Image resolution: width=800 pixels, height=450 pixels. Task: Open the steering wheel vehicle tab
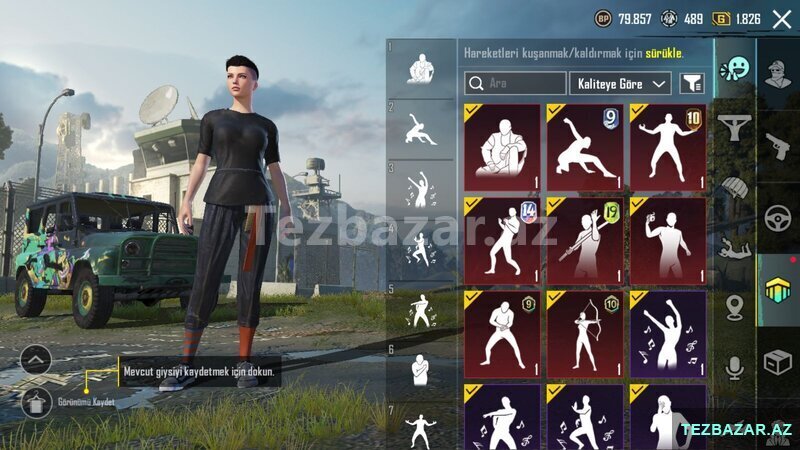click(778, 217)
